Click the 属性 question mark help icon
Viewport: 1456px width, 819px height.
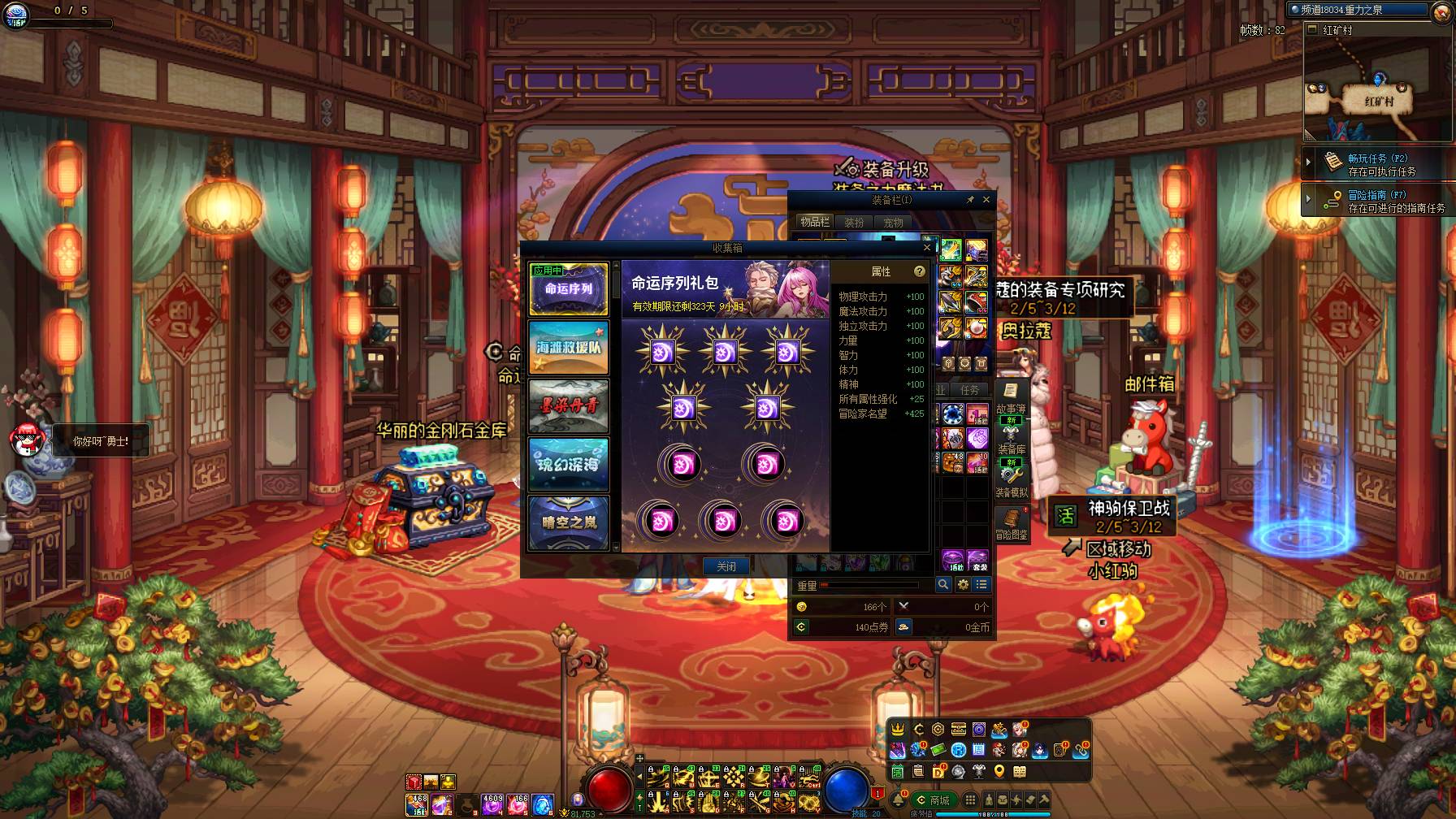point(919,271)
